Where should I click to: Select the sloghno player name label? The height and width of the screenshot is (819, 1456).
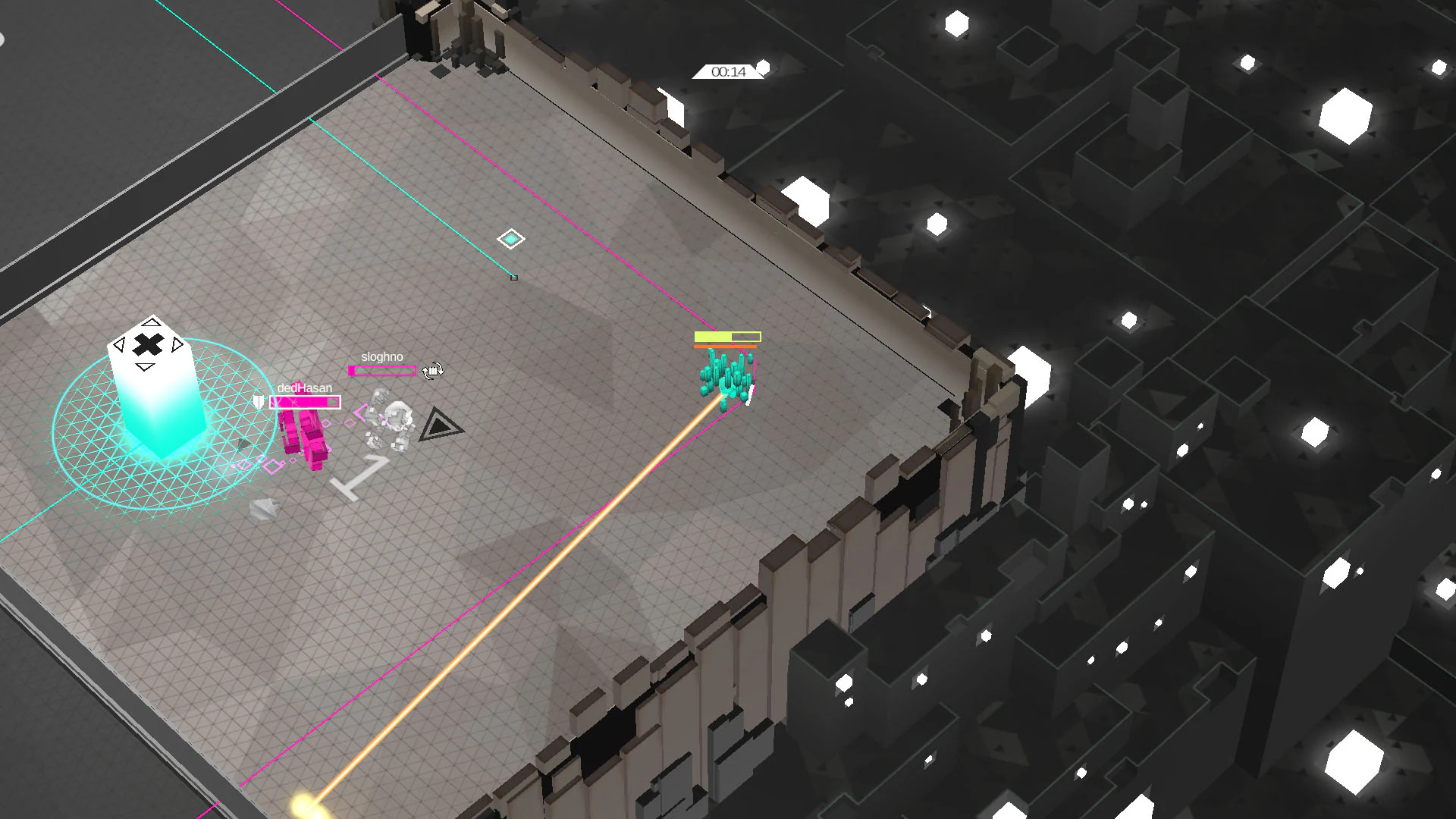click(x=382, y=356)
